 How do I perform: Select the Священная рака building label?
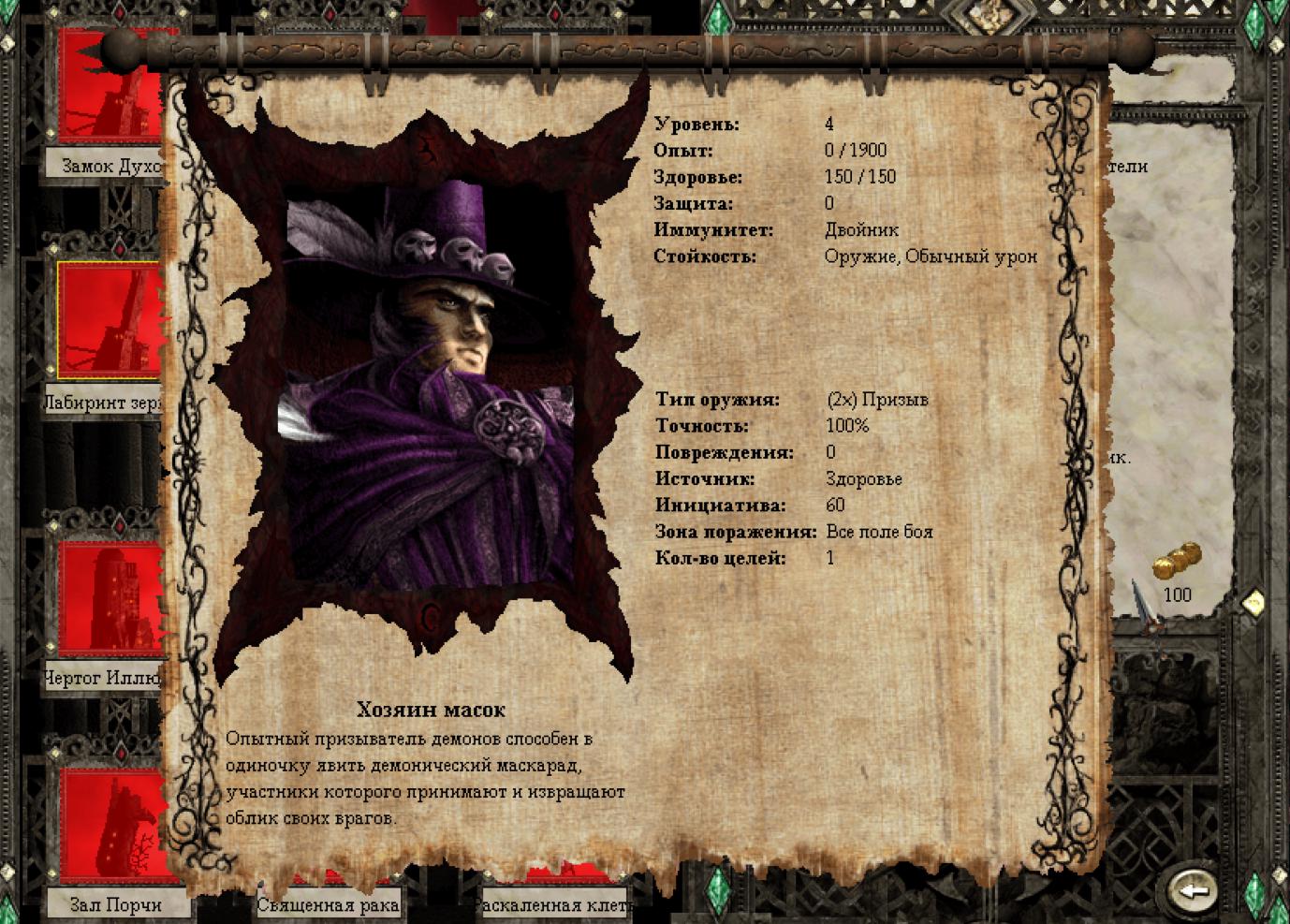click(328, 905)
